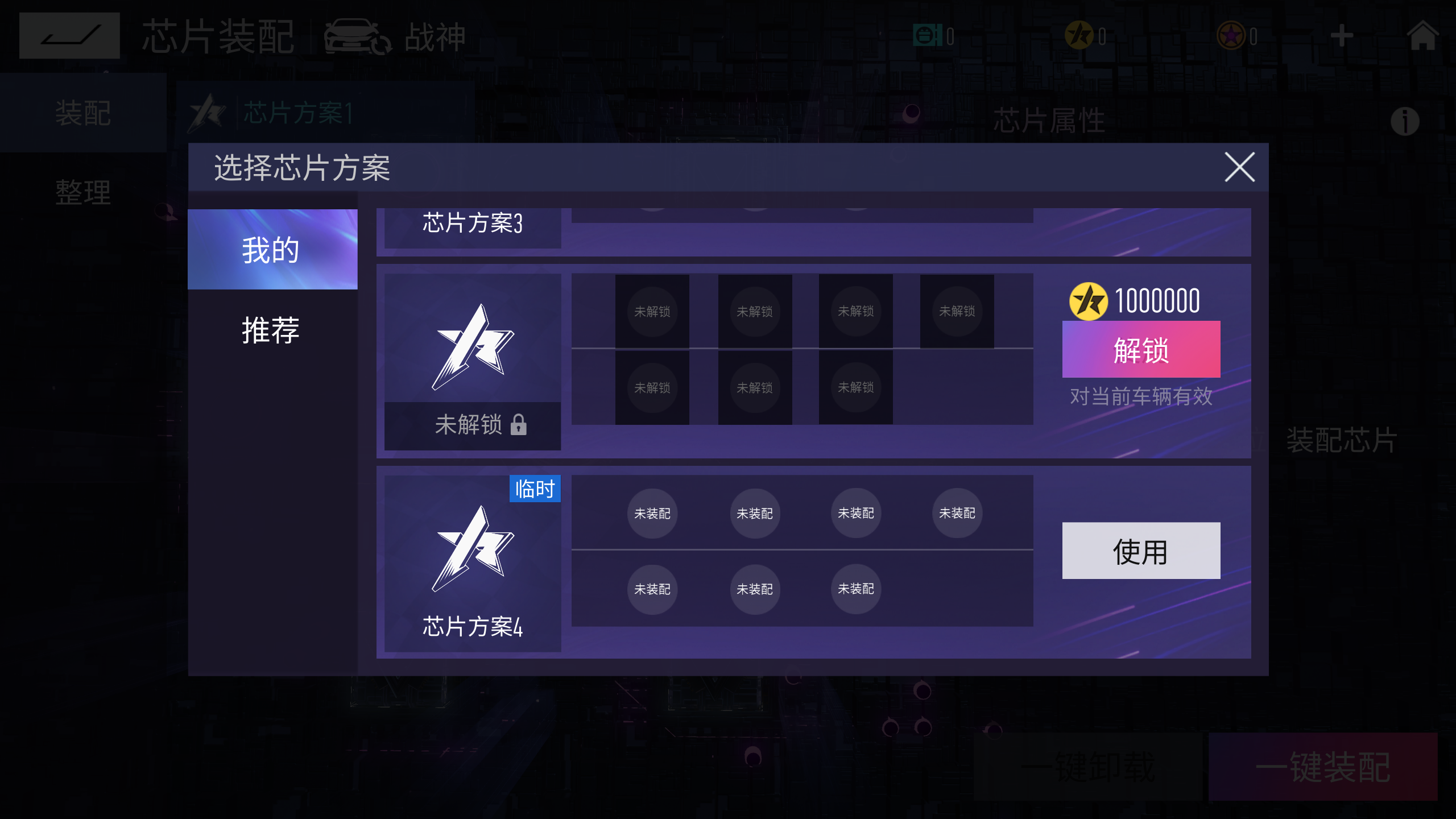Click the car switch icon beside 战神
Viewport: 1456px width, 819px height.
click(355, 35)
